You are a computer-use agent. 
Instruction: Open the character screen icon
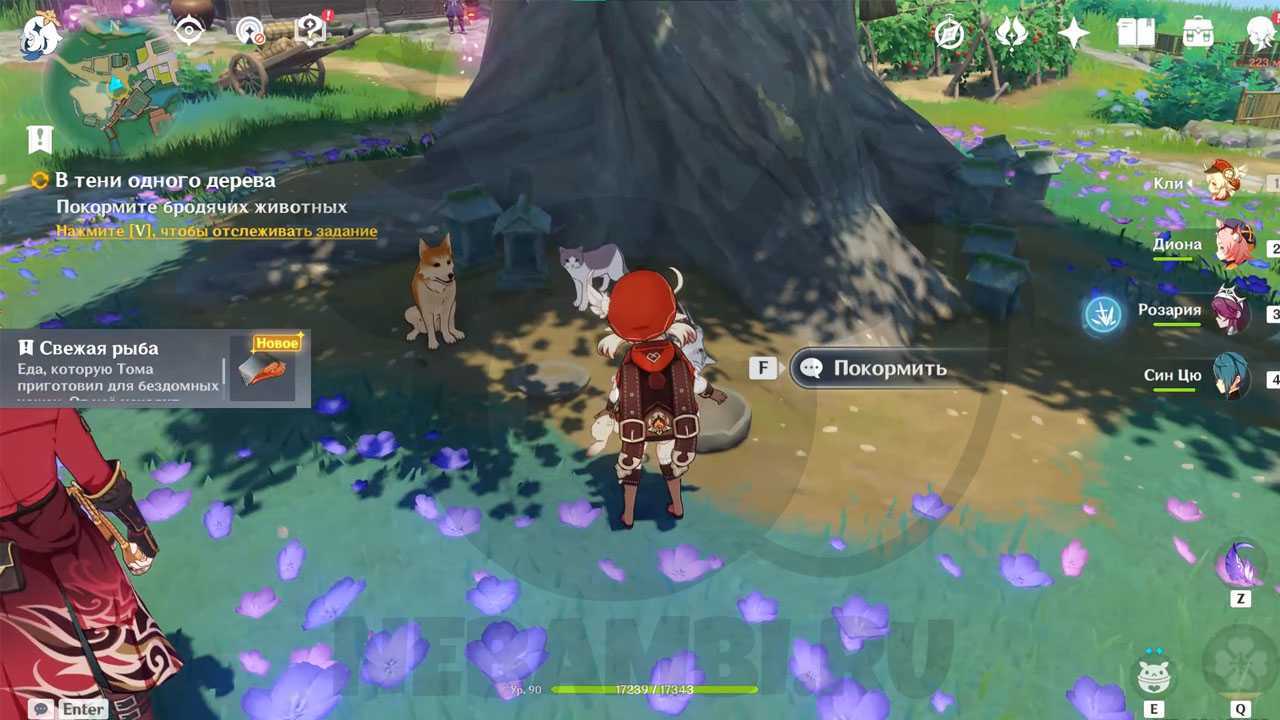[1260, 34]
